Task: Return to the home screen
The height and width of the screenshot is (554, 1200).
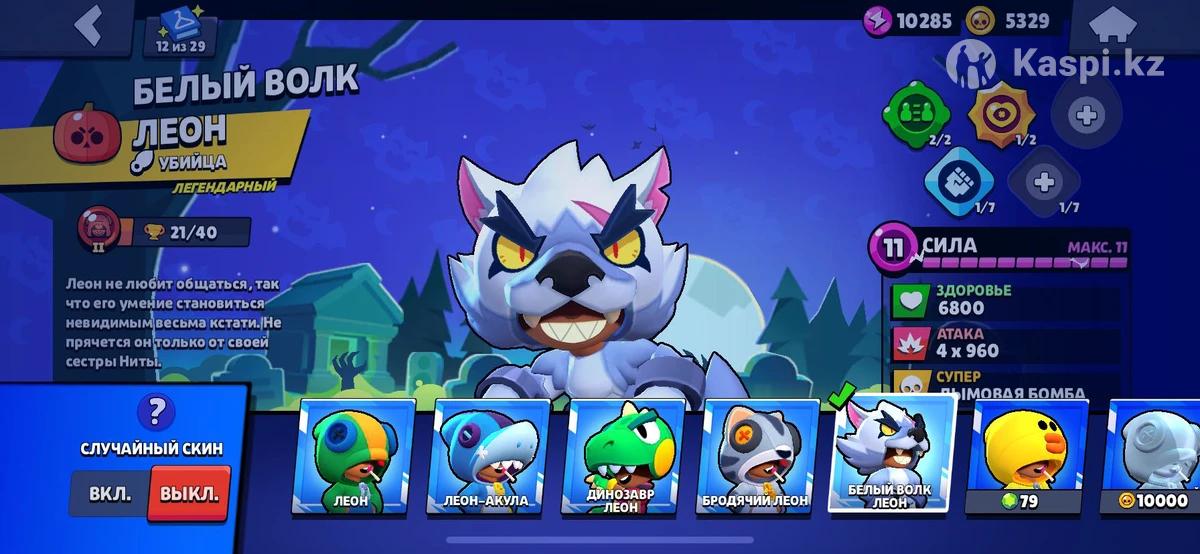Action: [1131, 28]
